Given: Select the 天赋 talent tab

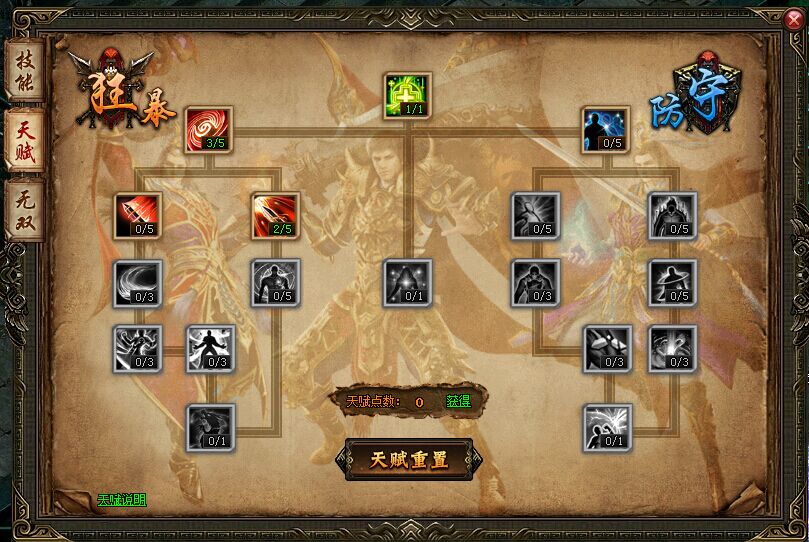Looking at the screenshot, I should coord(24,139).
